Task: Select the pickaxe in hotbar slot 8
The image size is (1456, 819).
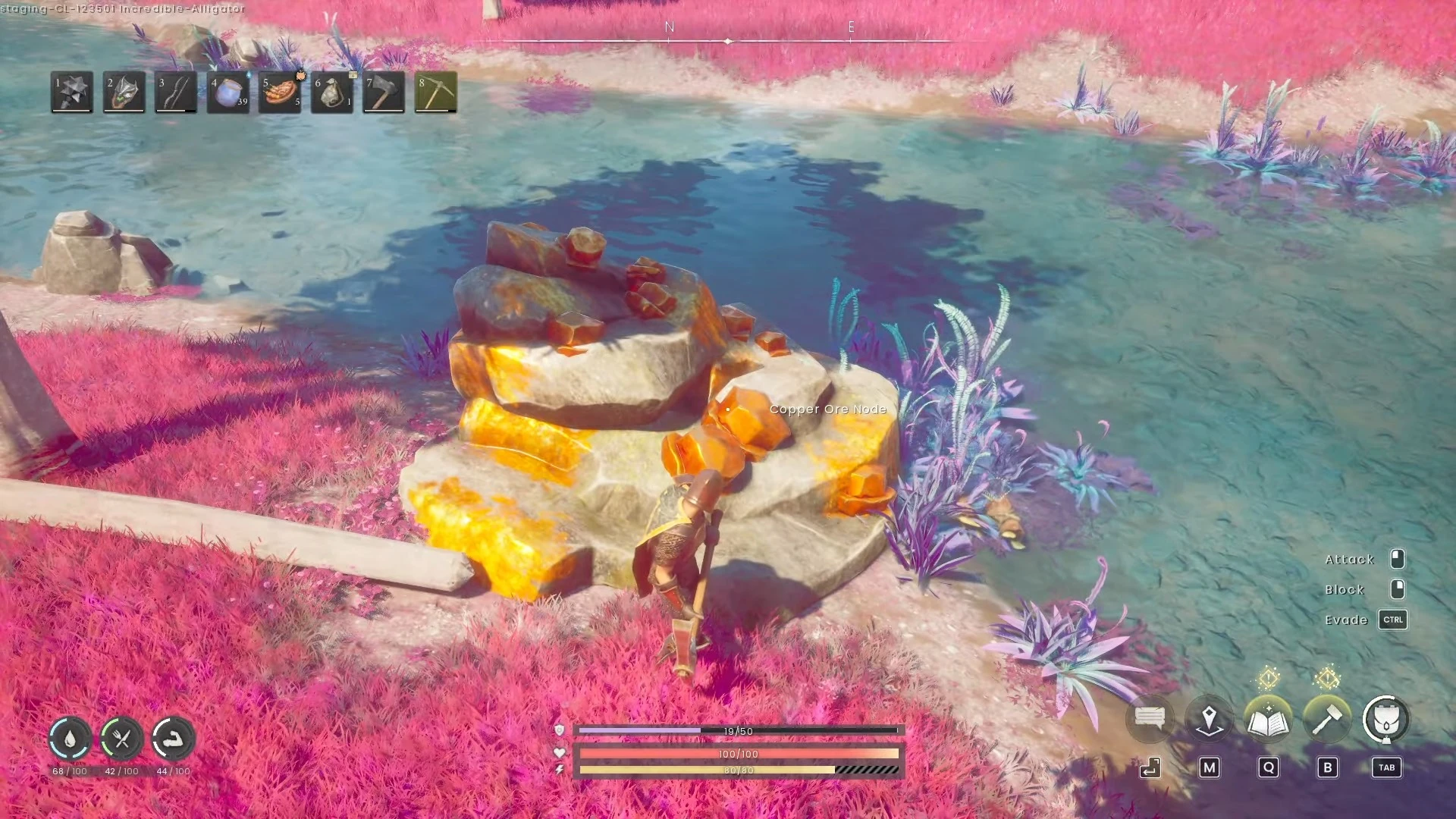Action: [437, 92]
